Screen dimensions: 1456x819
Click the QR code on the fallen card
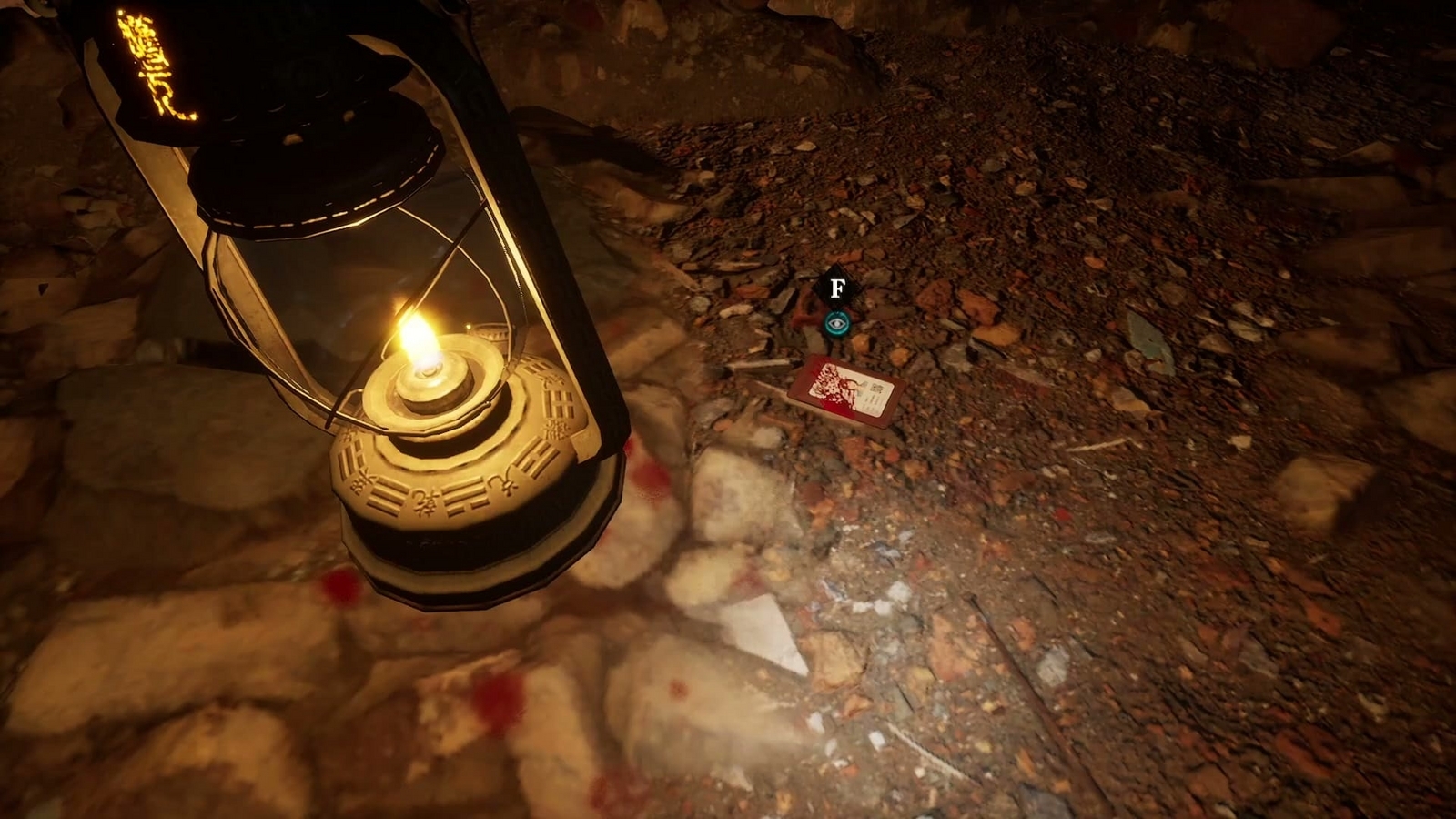pyautogui.click(x=876, y=387)
